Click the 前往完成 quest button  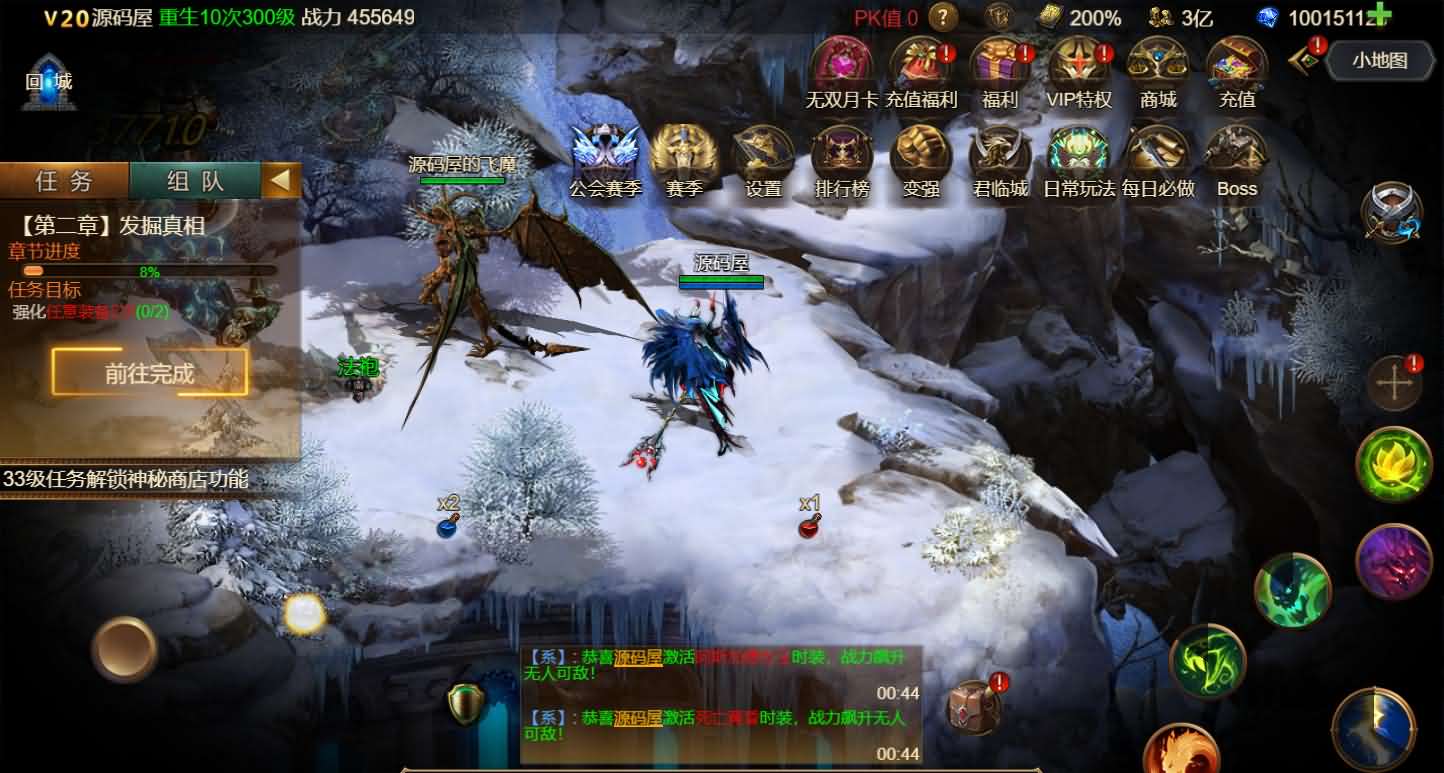click(150, 373)
